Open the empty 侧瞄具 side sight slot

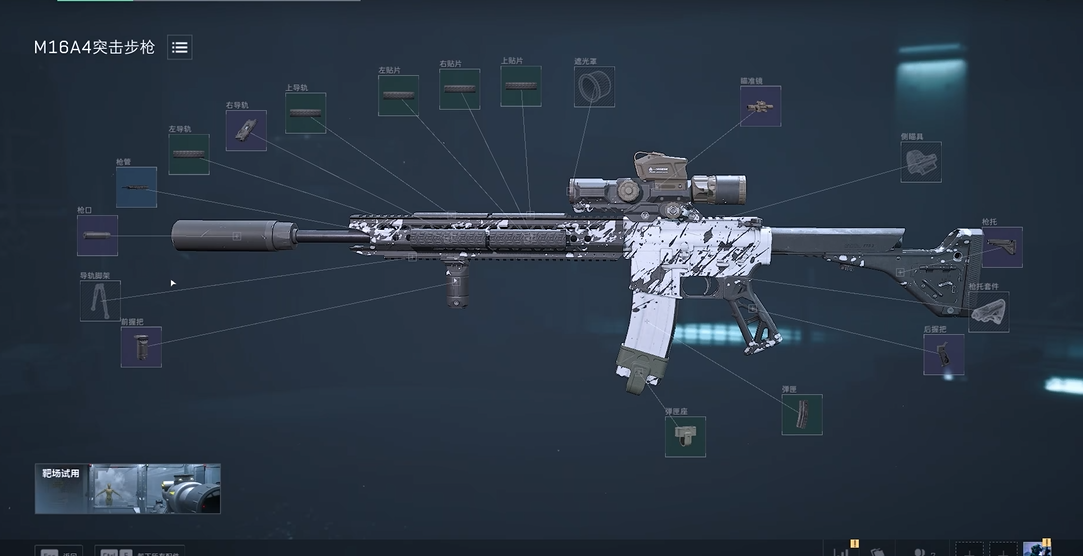[920, 162]
